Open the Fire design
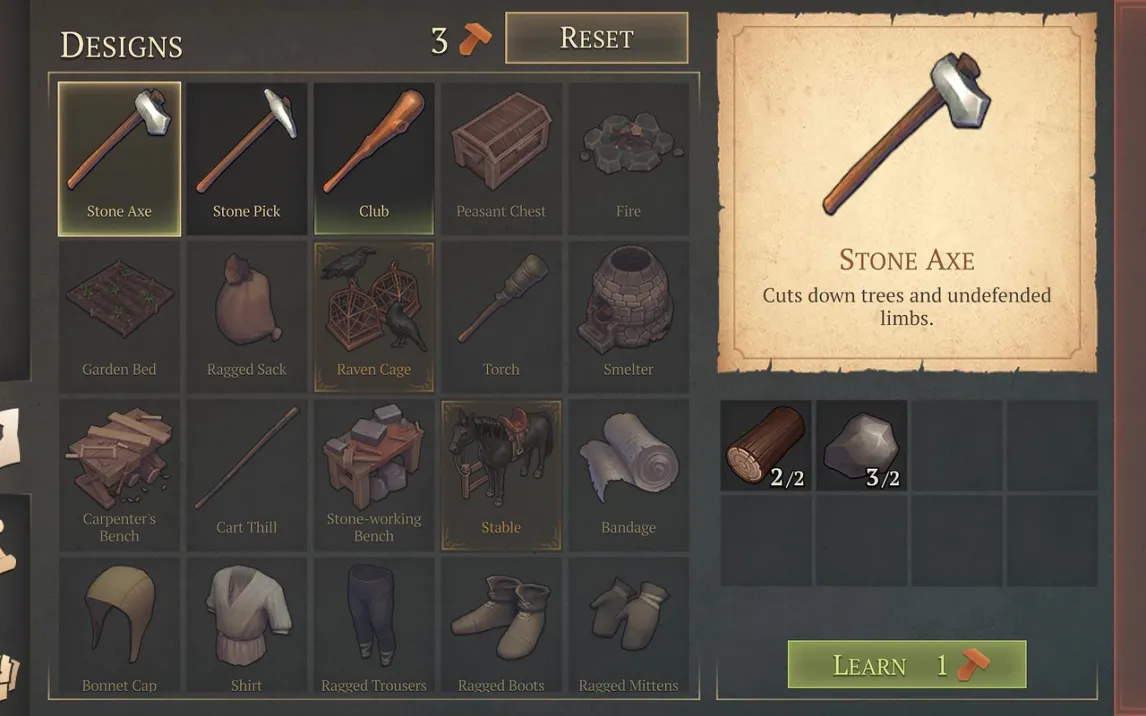The image size is (1146, 716). coord(628,158)
